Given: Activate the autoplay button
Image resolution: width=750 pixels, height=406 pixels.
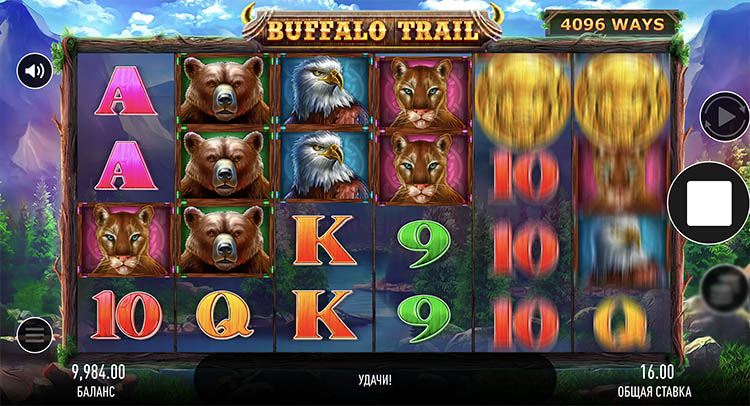Looking at the screenshot, I should click(720, 117).
